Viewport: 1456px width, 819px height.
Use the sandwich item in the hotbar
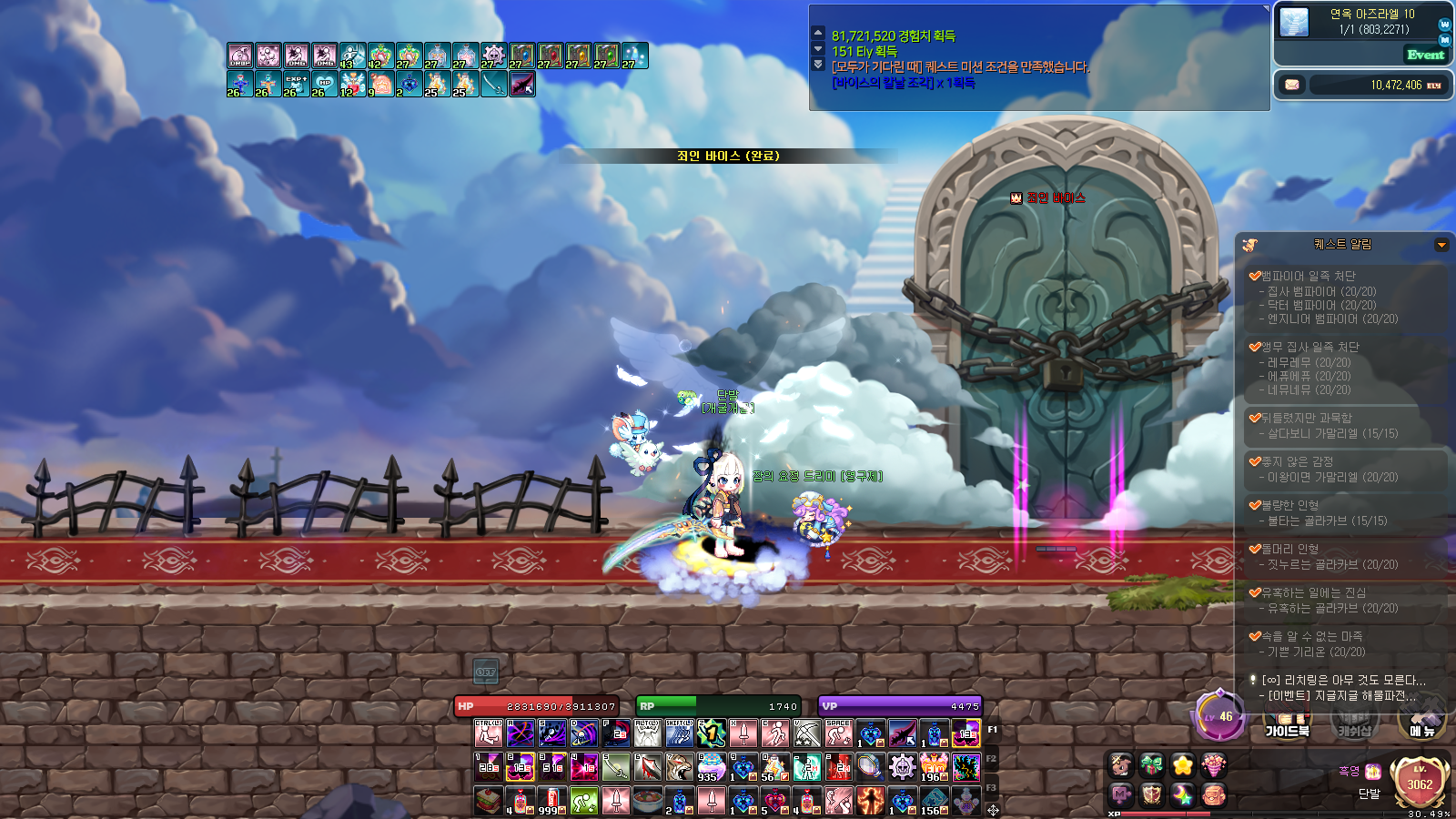(489, 801)
